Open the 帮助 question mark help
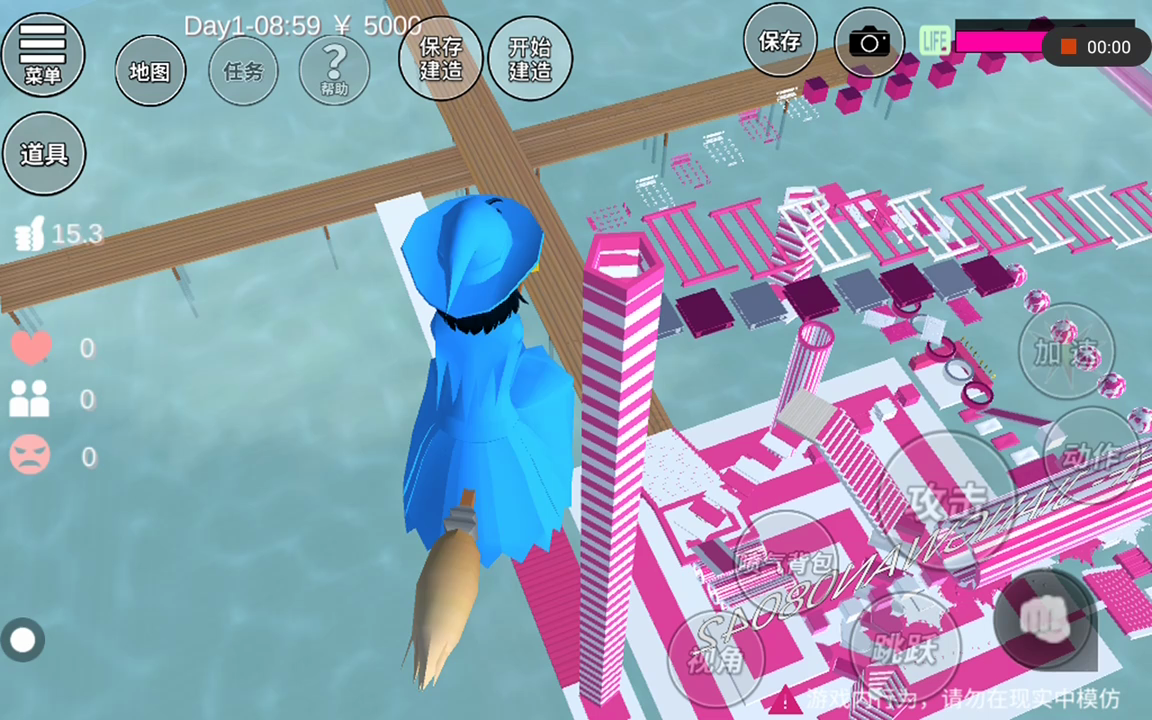 334,71
